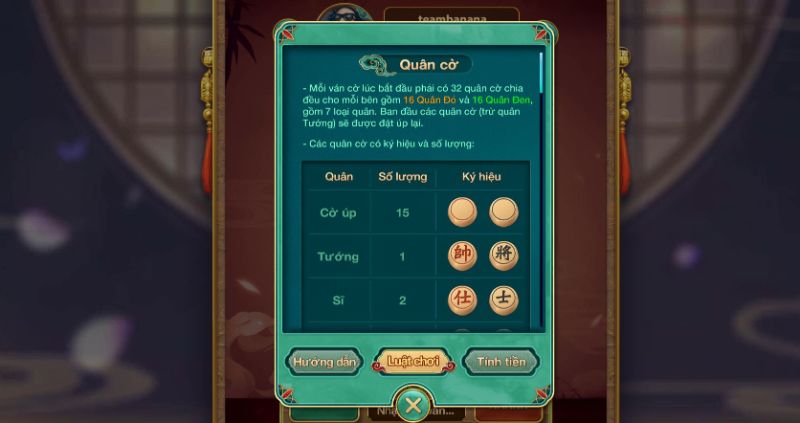Close the rules popup with the X button
800x423 pixels.
click(x=412, y=406)
